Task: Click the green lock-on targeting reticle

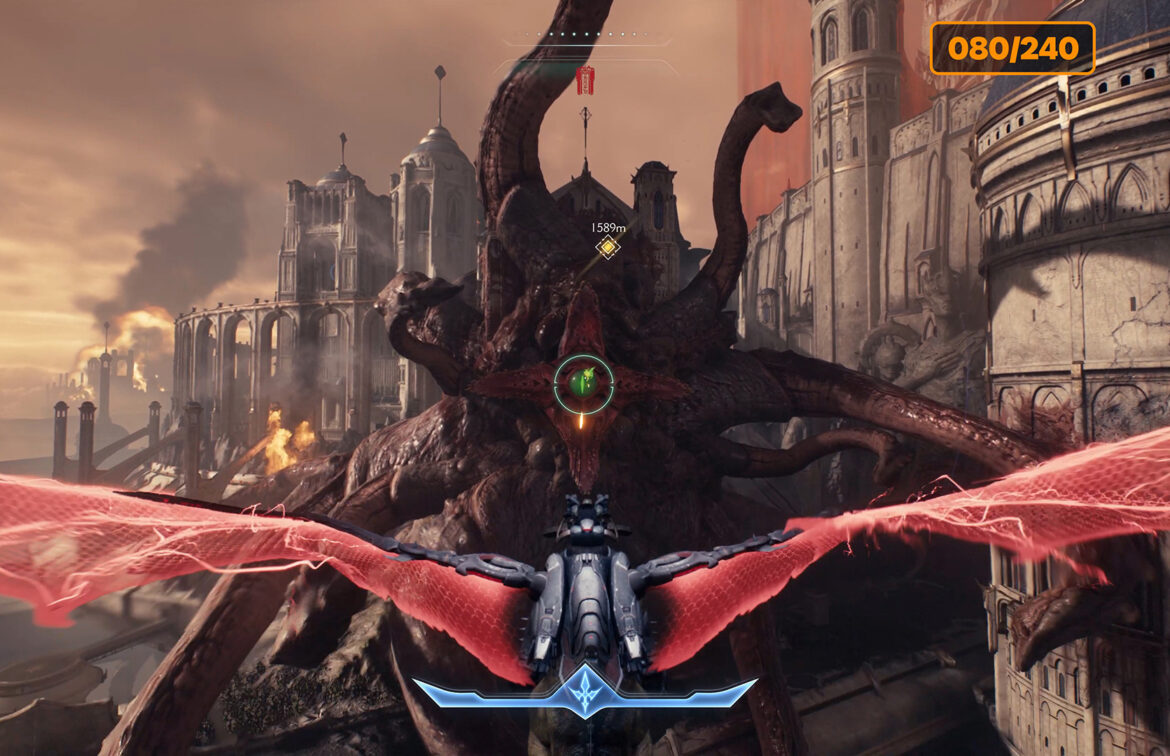Action: coord(584,384)
